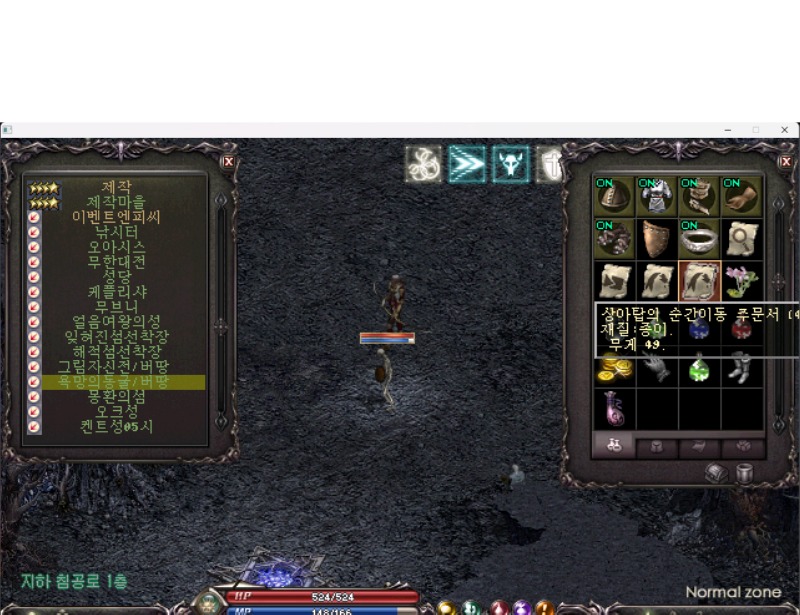Image resolution: width=800 pixels, height=615 pixels.
Task: Use the green potion in inventory
Action: [x=699, y=368]
